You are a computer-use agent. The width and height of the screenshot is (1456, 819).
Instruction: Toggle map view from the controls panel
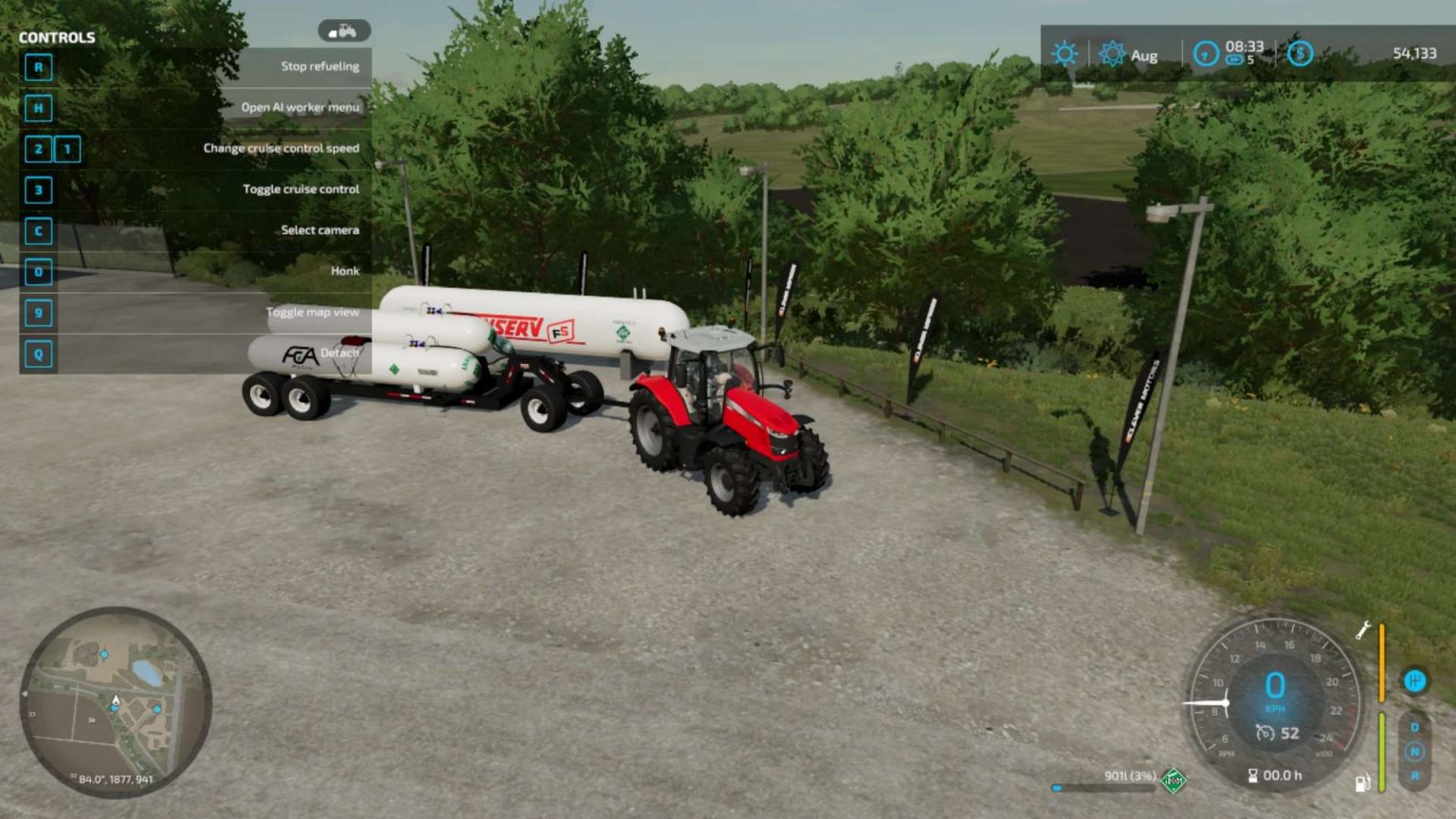point(314,311)
